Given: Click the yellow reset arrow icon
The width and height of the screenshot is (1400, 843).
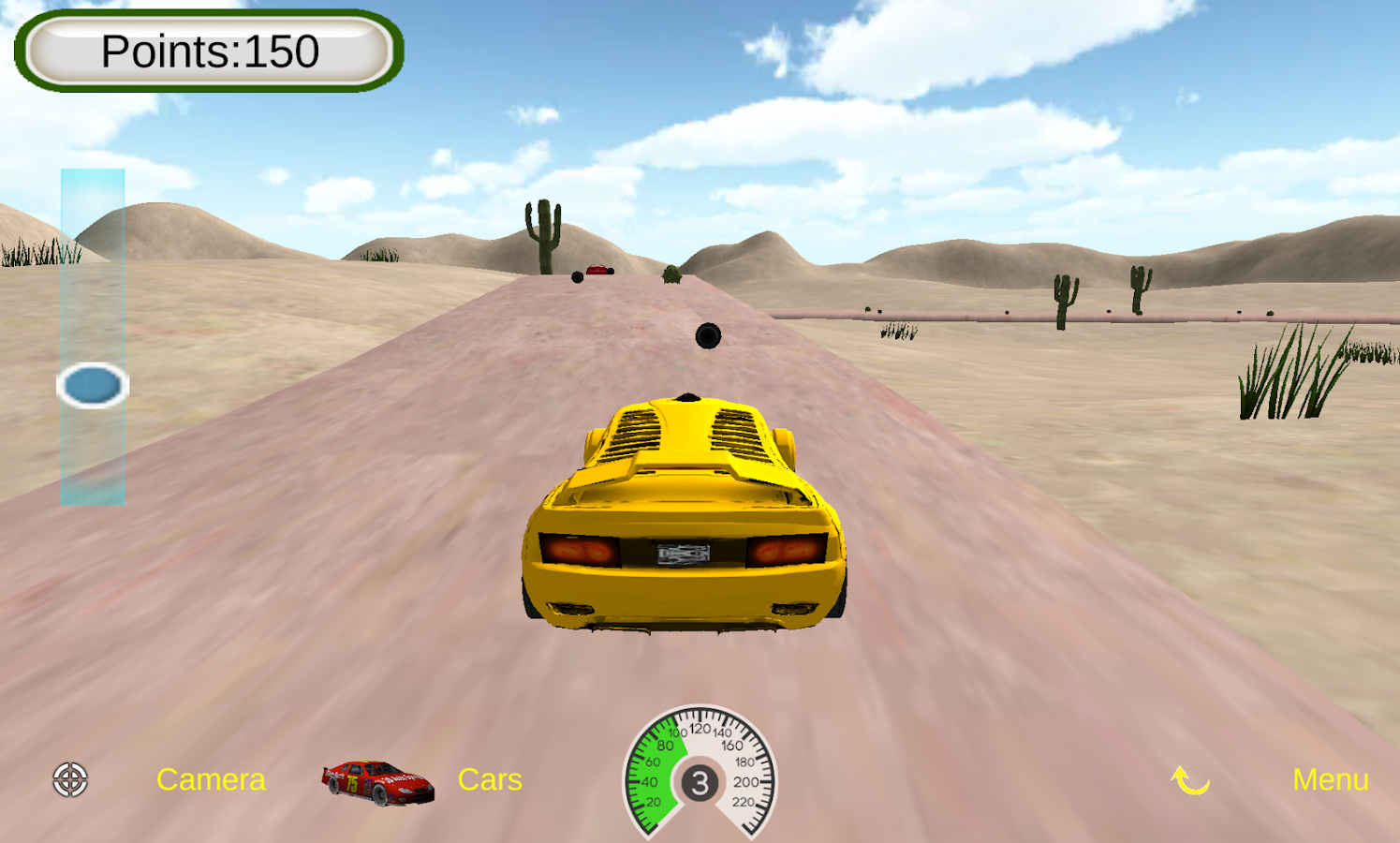Looking at the screenshot, I should [x=1190, y=779].
